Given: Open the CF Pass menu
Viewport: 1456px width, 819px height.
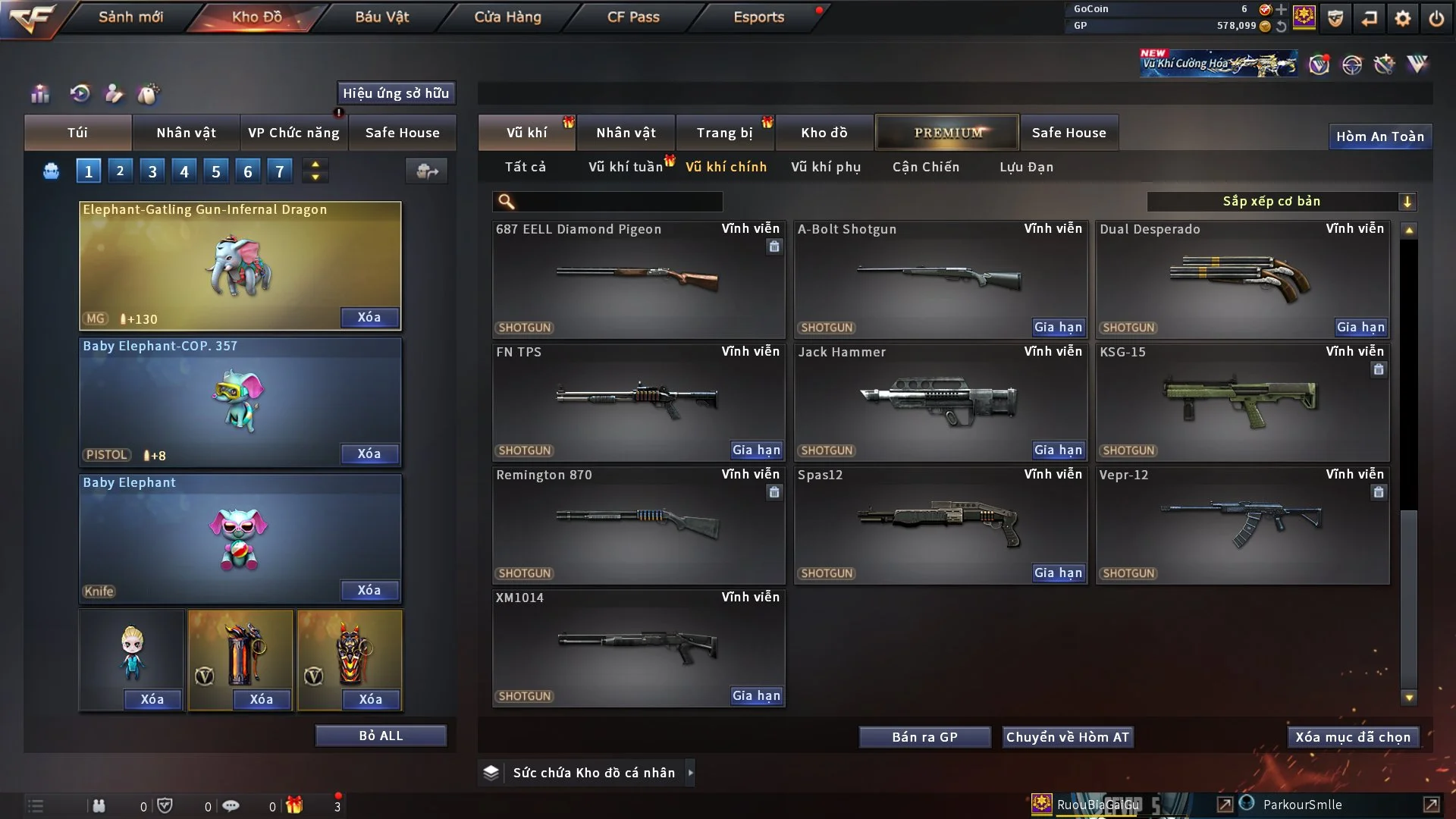Looking at the screenshot, I should coord(633,17).
